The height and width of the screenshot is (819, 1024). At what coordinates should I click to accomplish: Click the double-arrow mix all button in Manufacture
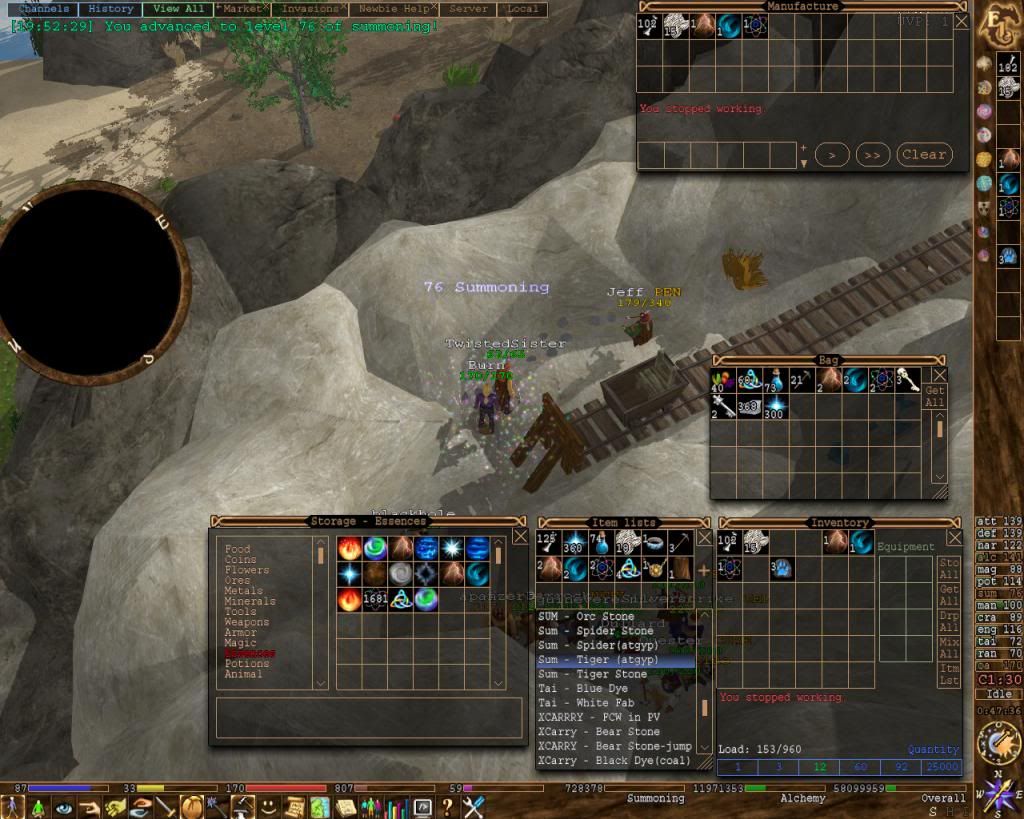[872, 155]
